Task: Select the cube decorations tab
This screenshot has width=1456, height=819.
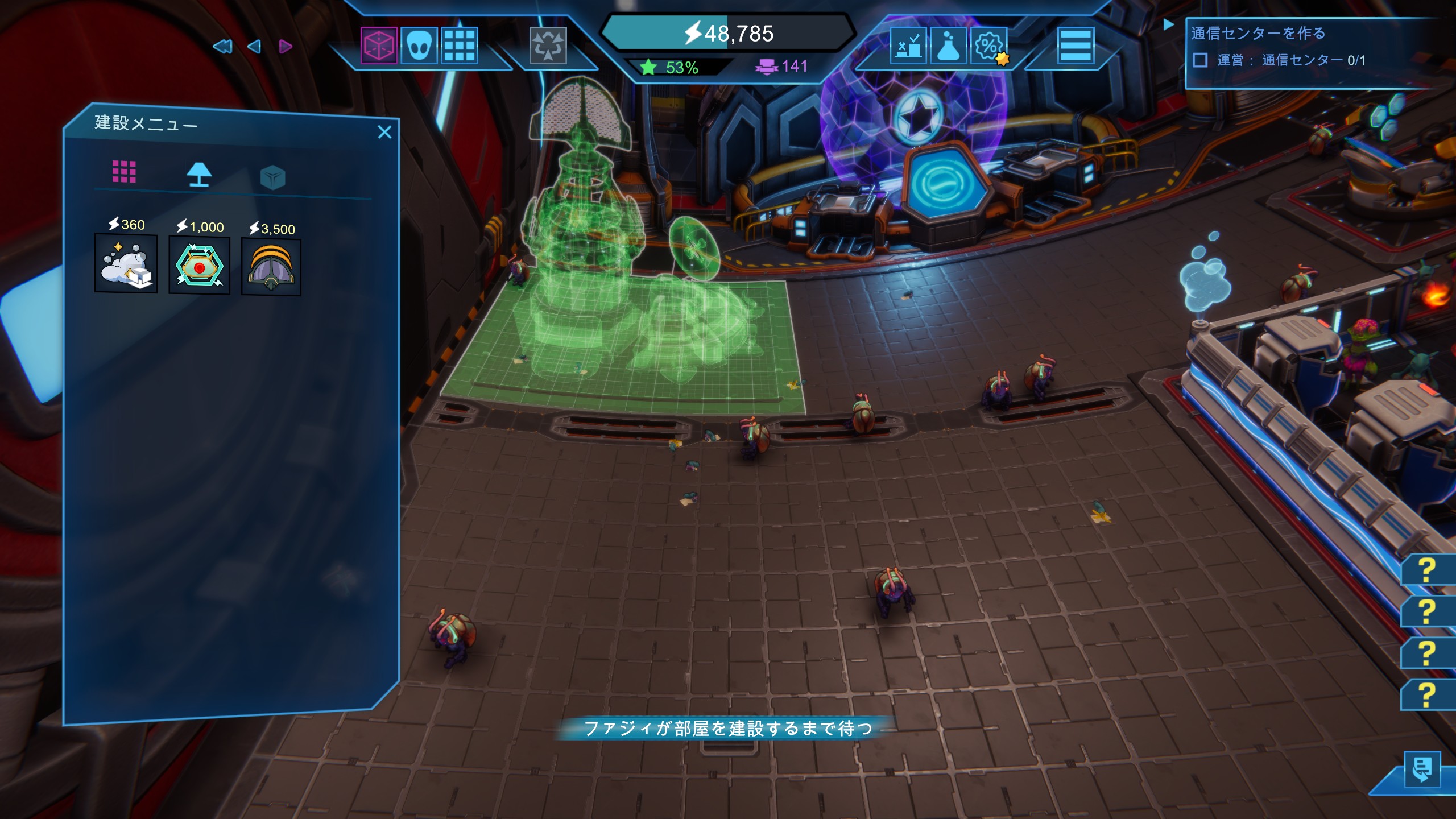Action: coord(272,177)
